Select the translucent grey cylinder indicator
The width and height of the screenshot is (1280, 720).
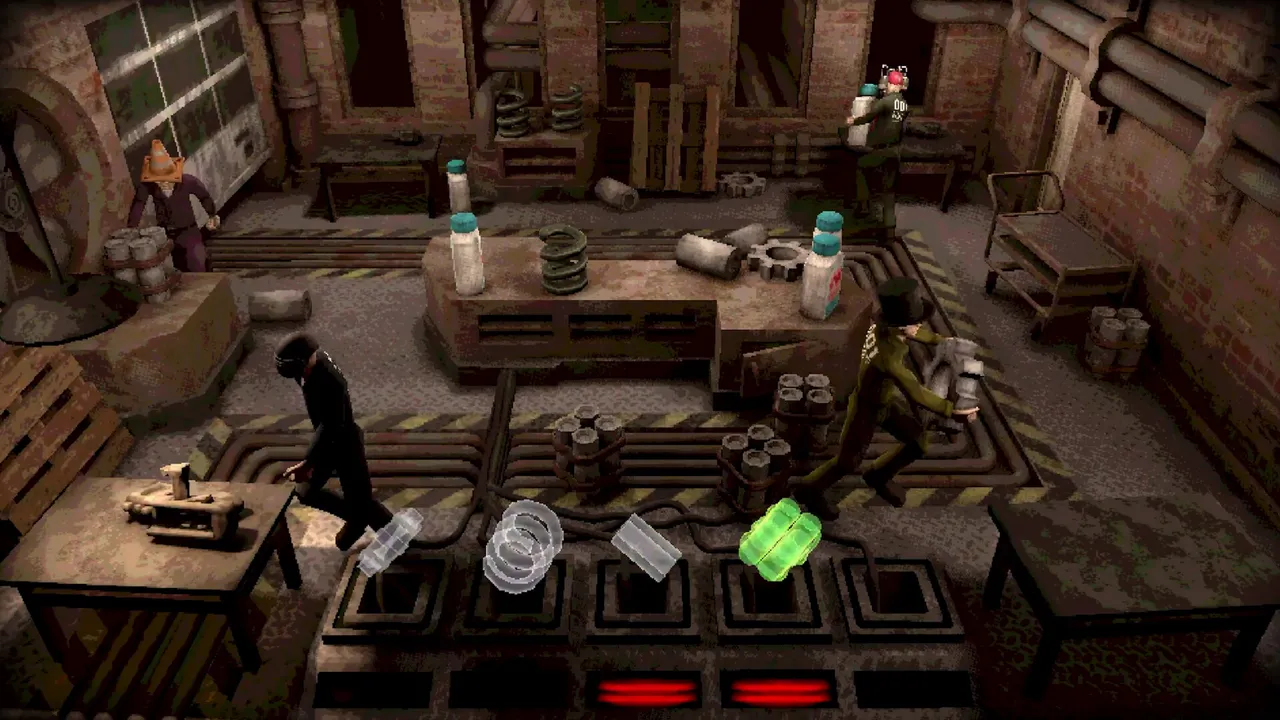click(646, 546)
